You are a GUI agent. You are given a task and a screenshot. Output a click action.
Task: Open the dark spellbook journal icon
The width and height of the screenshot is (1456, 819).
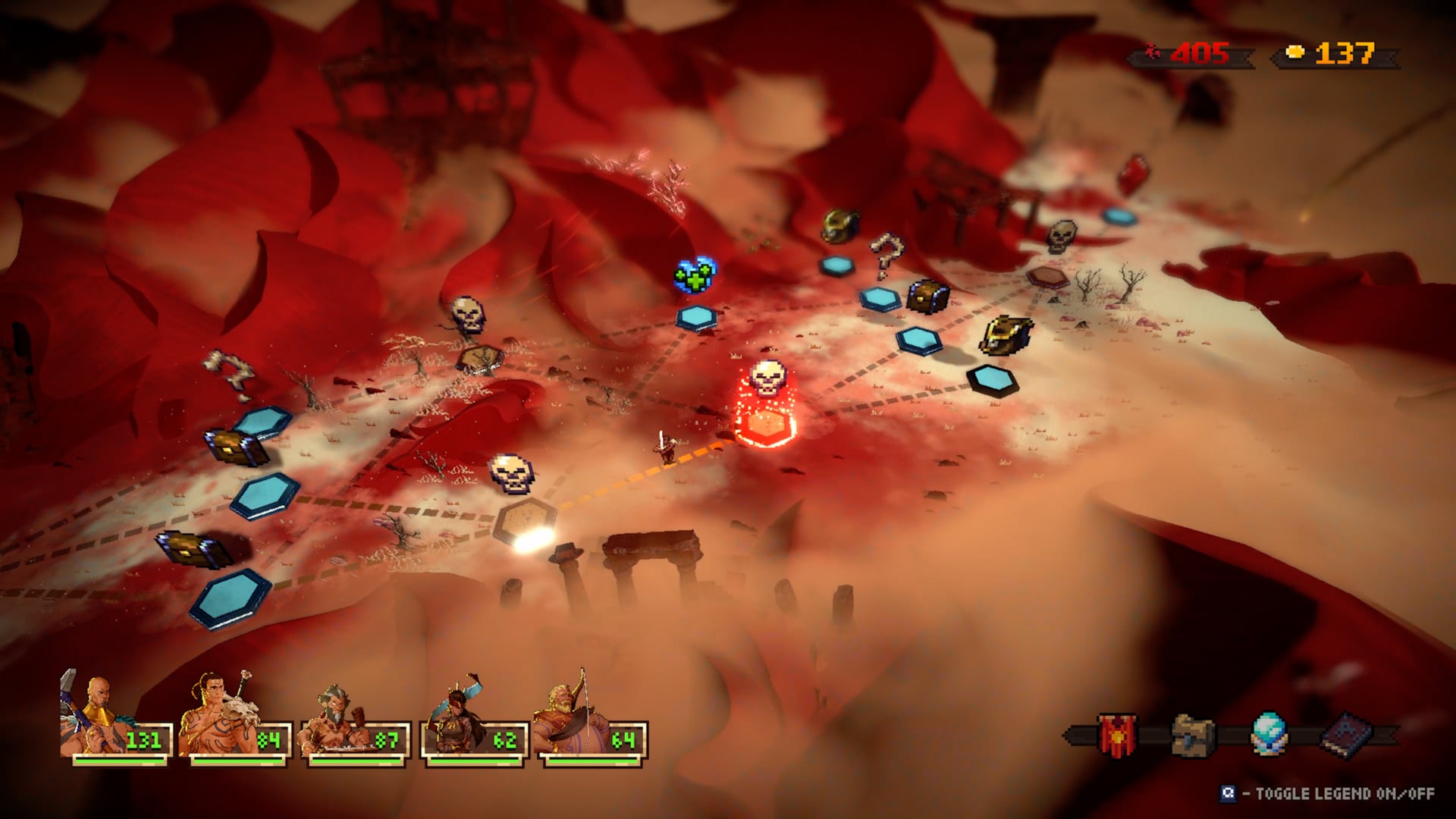click(x=1348, y=734)
